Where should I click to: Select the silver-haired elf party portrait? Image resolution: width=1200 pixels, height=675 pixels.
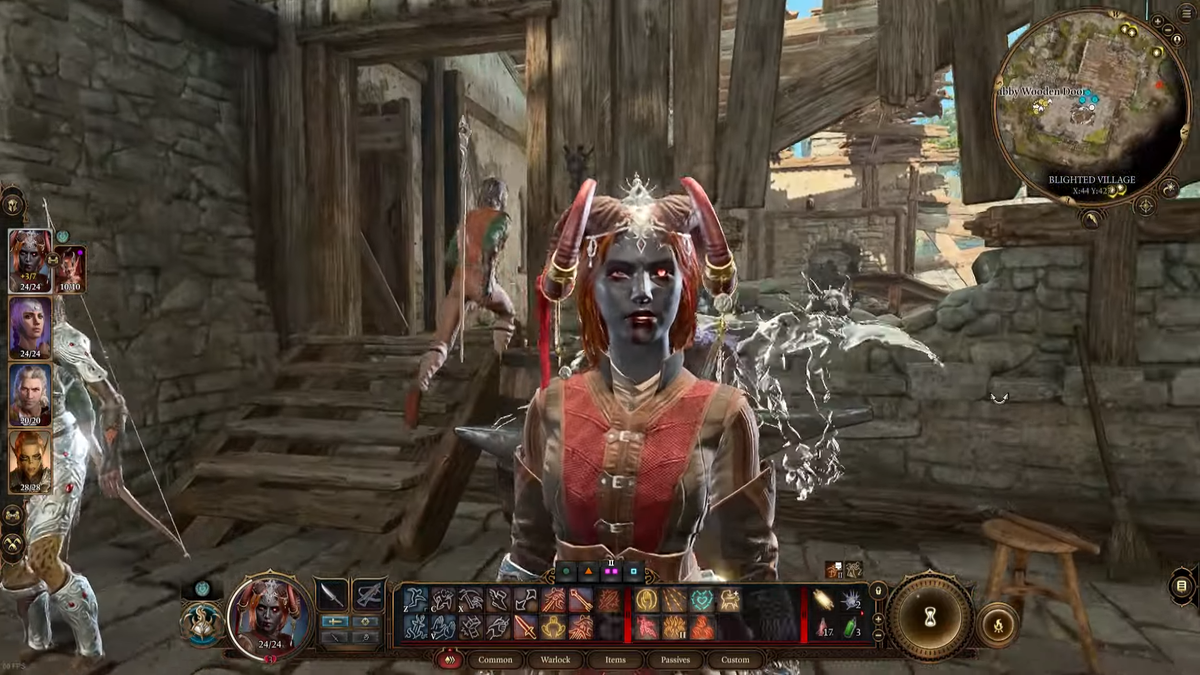[x=30, y=393]
